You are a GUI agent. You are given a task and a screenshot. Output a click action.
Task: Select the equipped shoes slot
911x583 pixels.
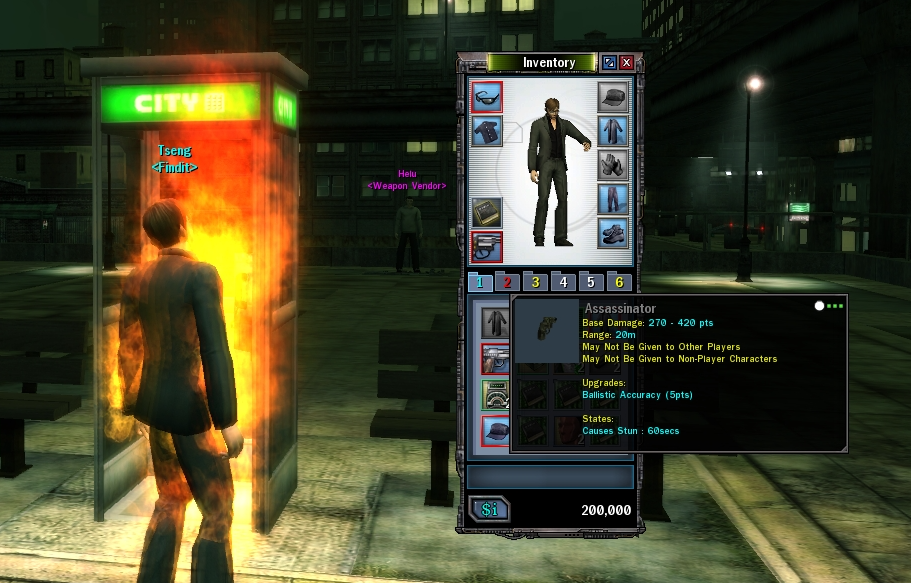tap(613, 233)
